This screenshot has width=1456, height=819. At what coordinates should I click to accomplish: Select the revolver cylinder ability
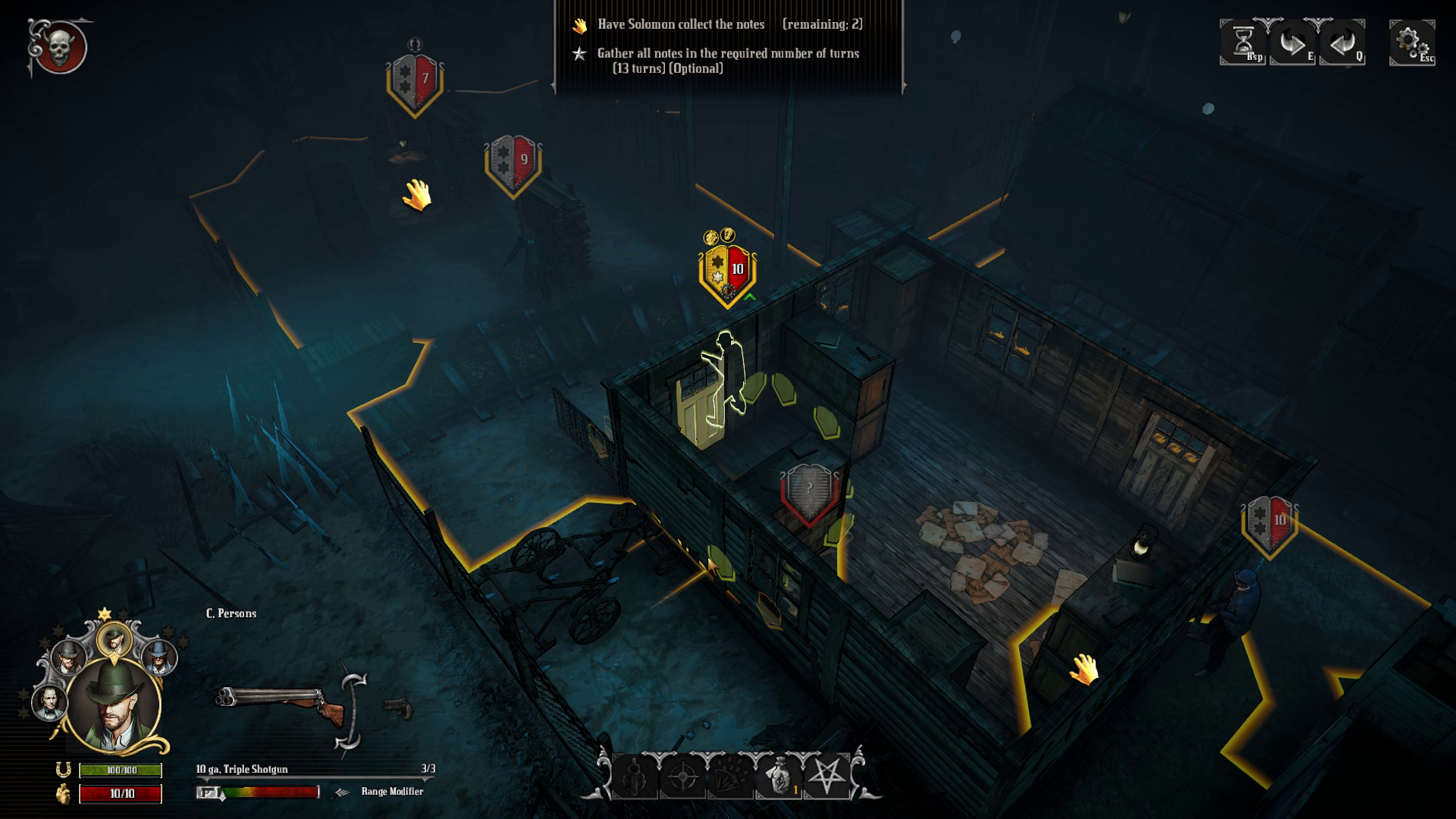634,777
